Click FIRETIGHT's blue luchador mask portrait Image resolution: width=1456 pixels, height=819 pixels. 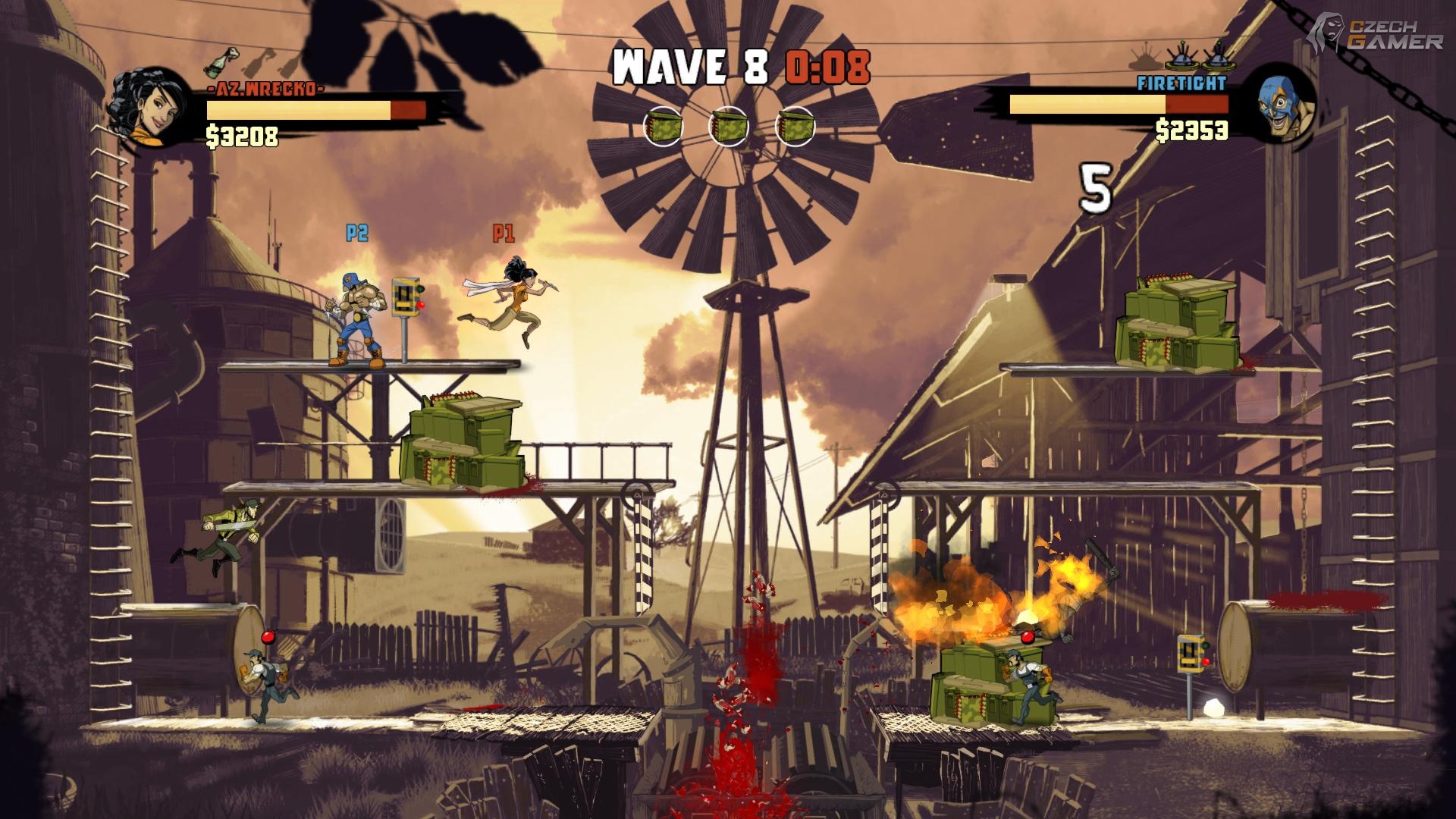(x=1279, y=105)
